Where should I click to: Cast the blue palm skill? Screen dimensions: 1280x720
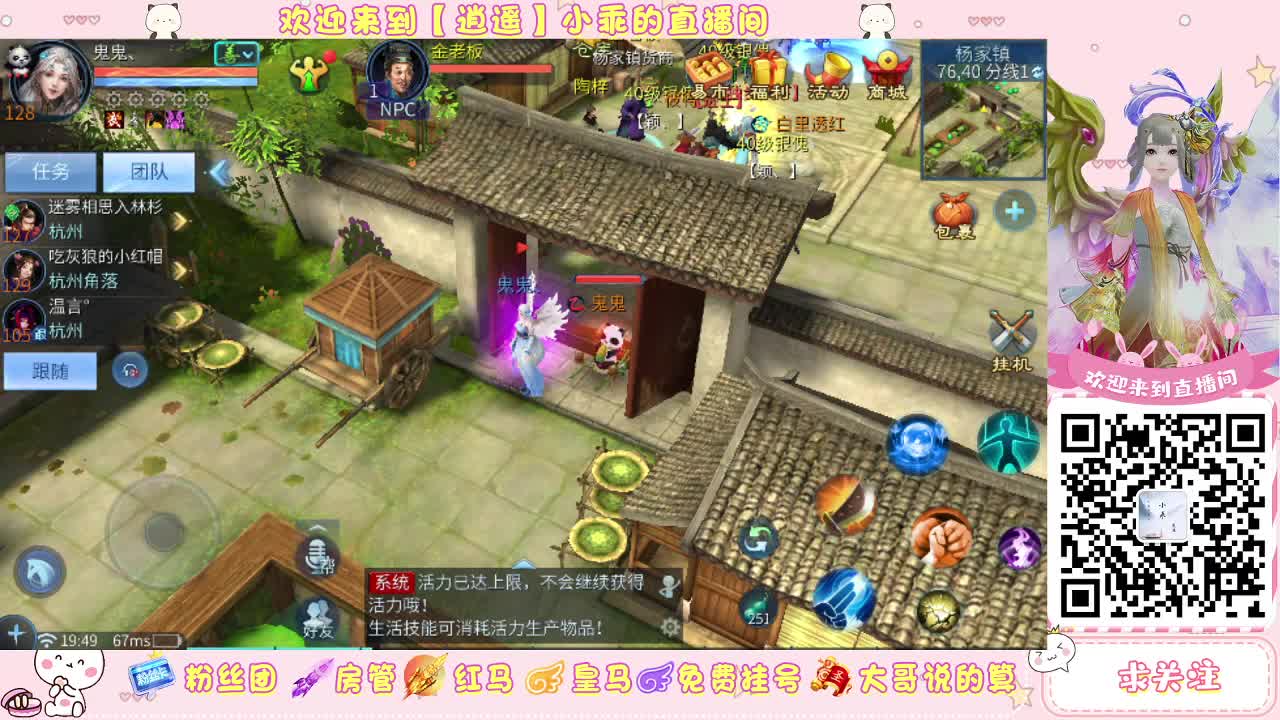tap(843, 600)
